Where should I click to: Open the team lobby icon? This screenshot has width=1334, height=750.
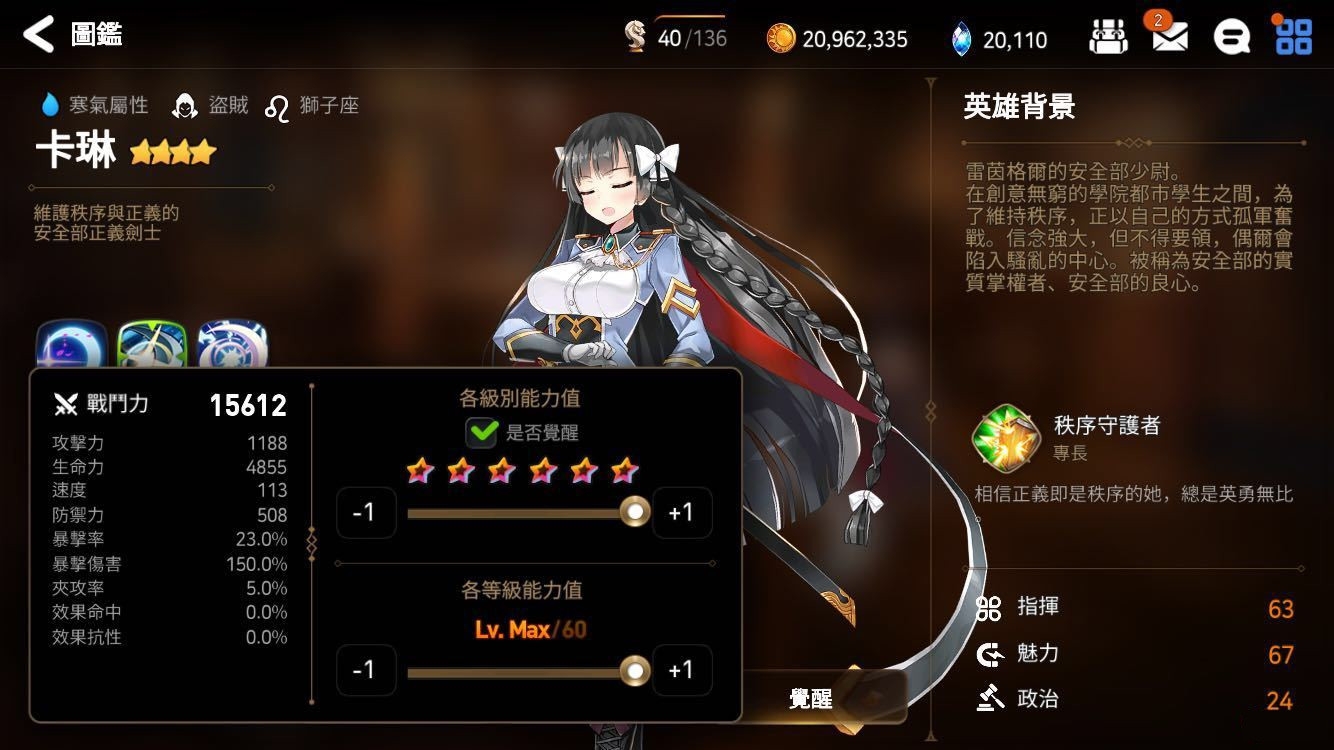click(1107, 38)
